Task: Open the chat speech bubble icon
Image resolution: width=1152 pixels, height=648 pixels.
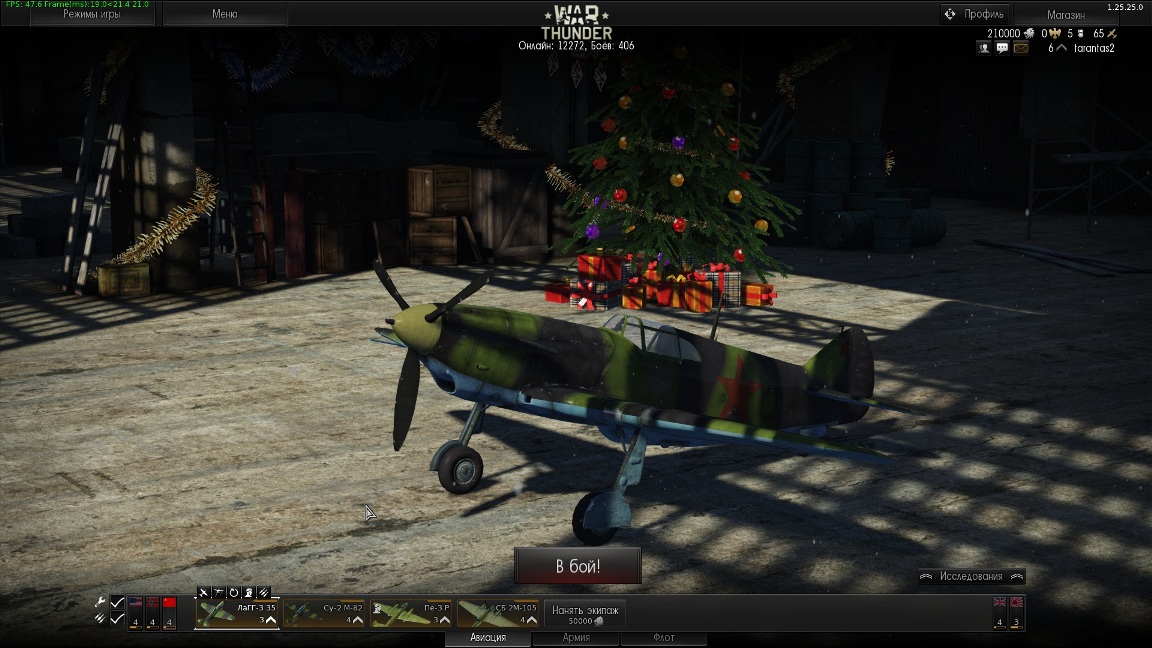Action: pyautogui.click(x=1002, y=48)
